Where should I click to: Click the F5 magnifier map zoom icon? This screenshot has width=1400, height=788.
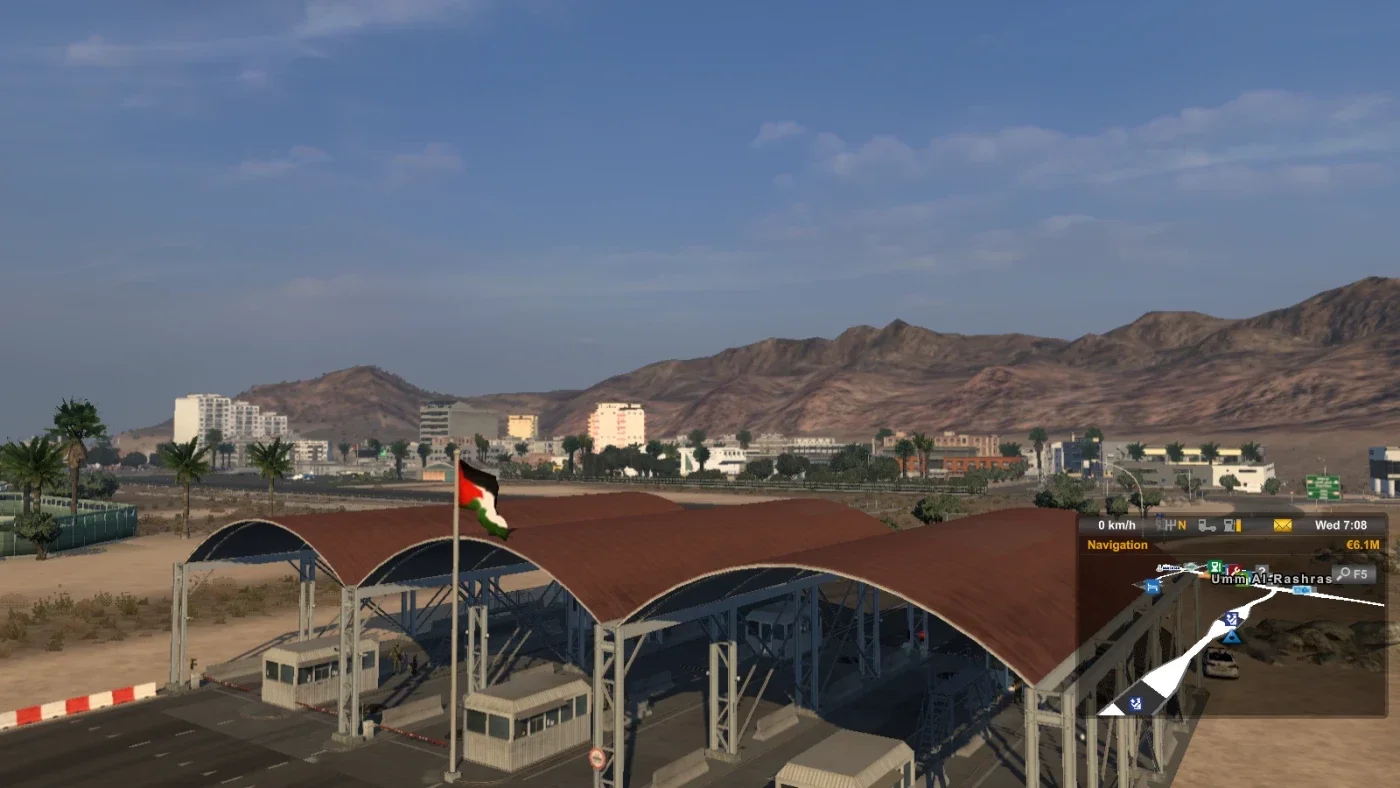click(x=1352, y=574)
